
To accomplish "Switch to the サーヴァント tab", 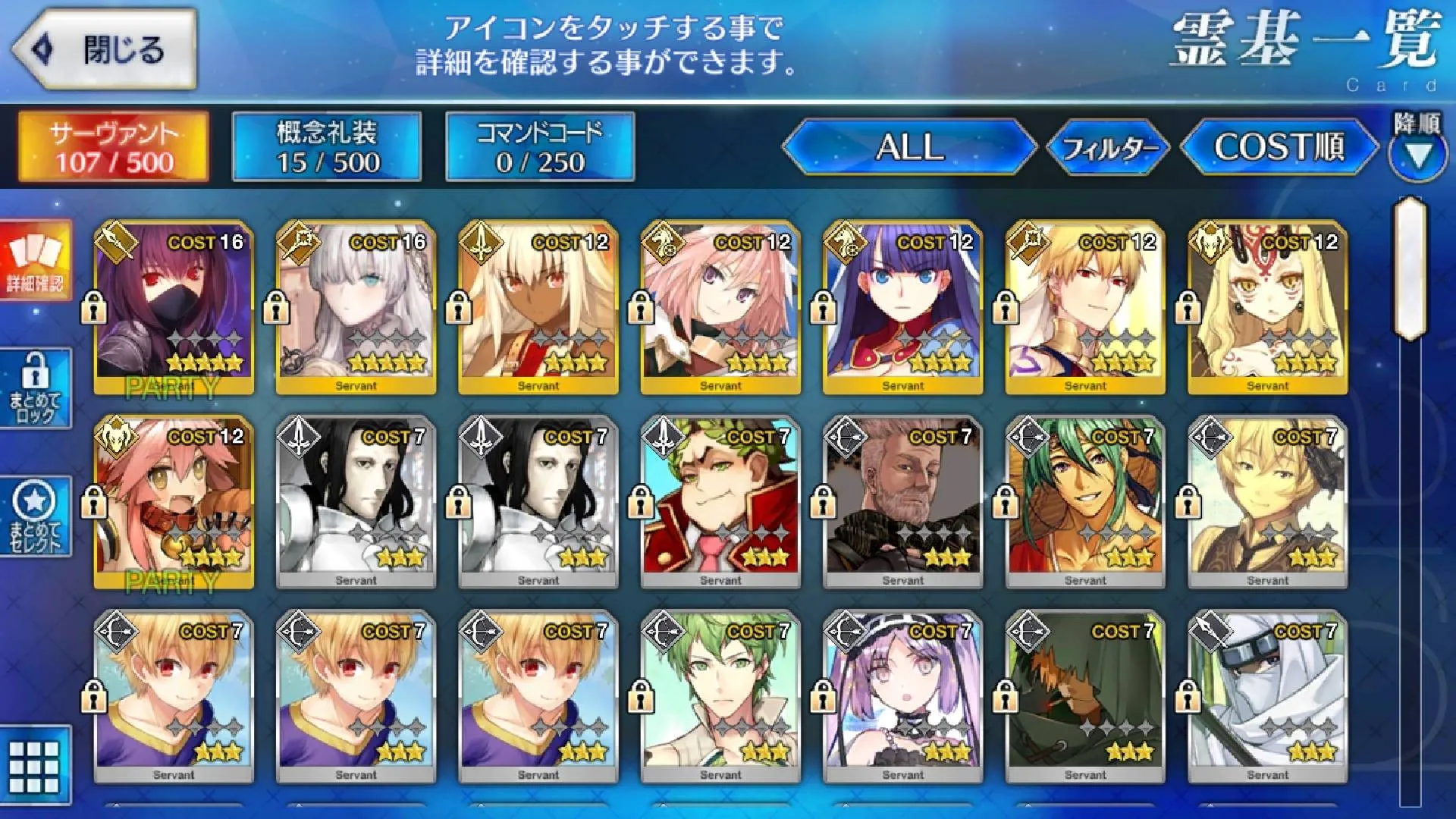I will pos(114,147).
